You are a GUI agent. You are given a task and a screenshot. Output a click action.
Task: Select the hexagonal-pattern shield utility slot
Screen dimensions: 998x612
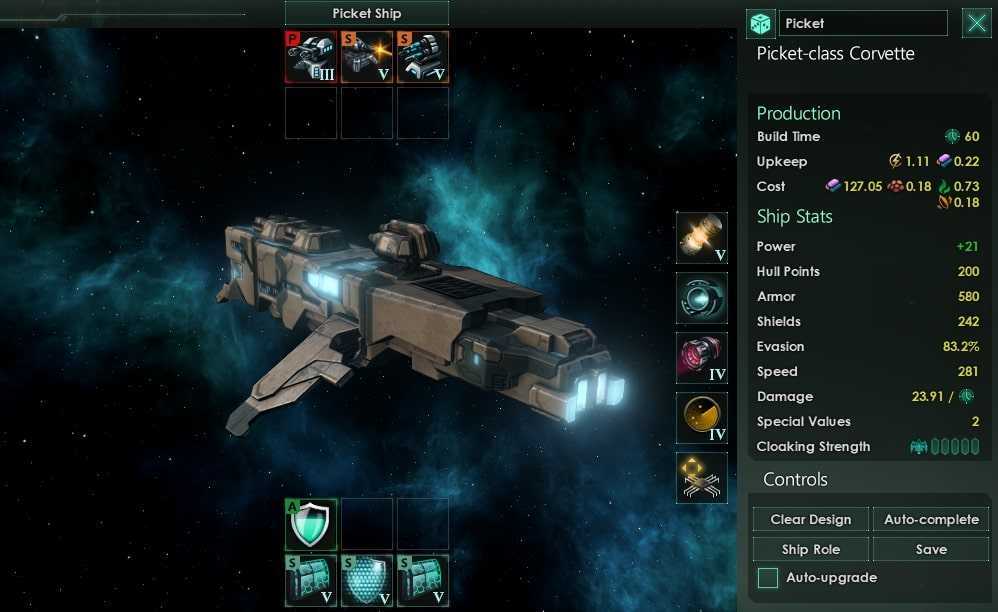click(x=367, y=580)
